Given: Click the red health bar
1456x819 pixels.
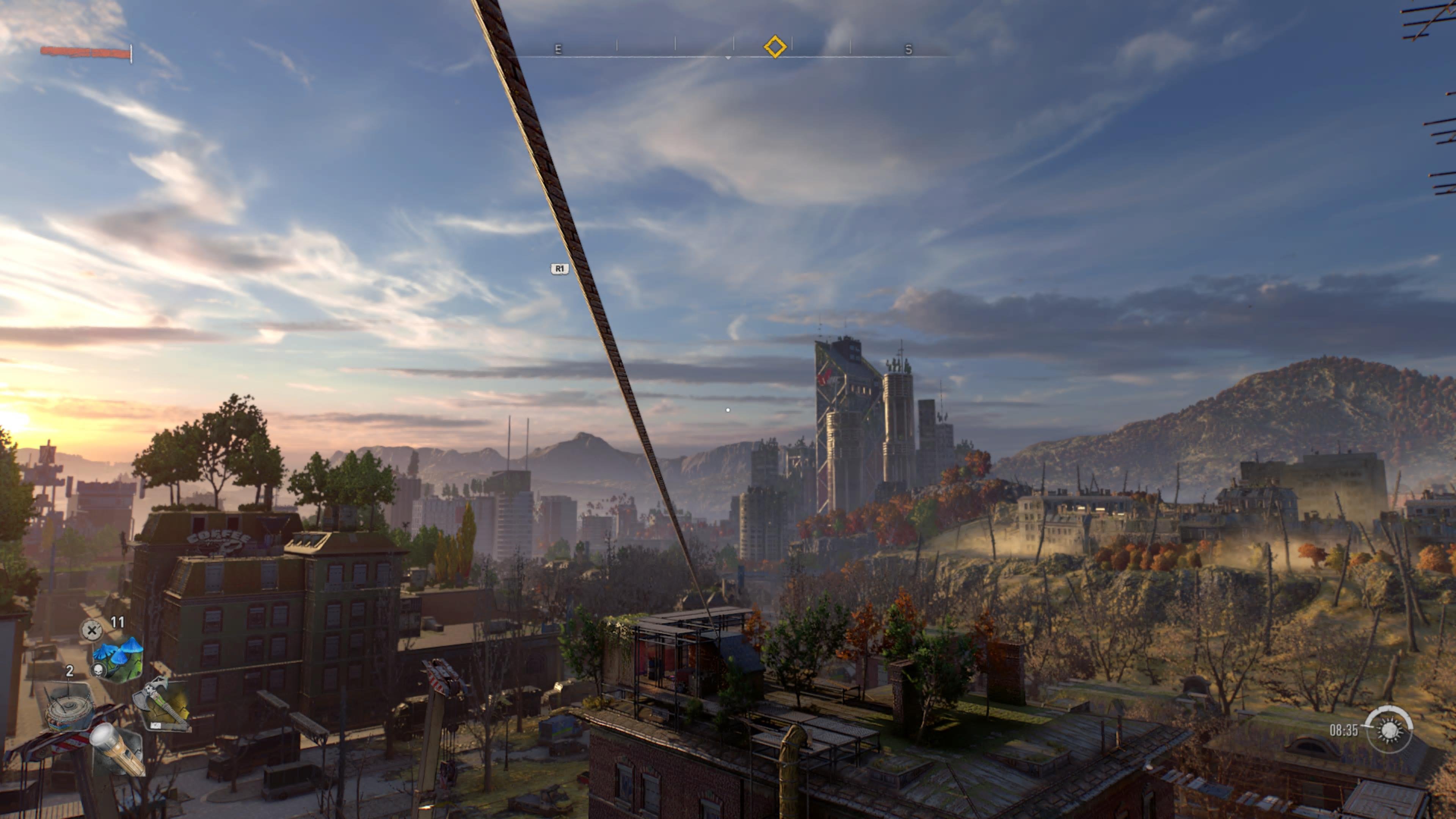Looking at the screenshot, I should [85, 53].
